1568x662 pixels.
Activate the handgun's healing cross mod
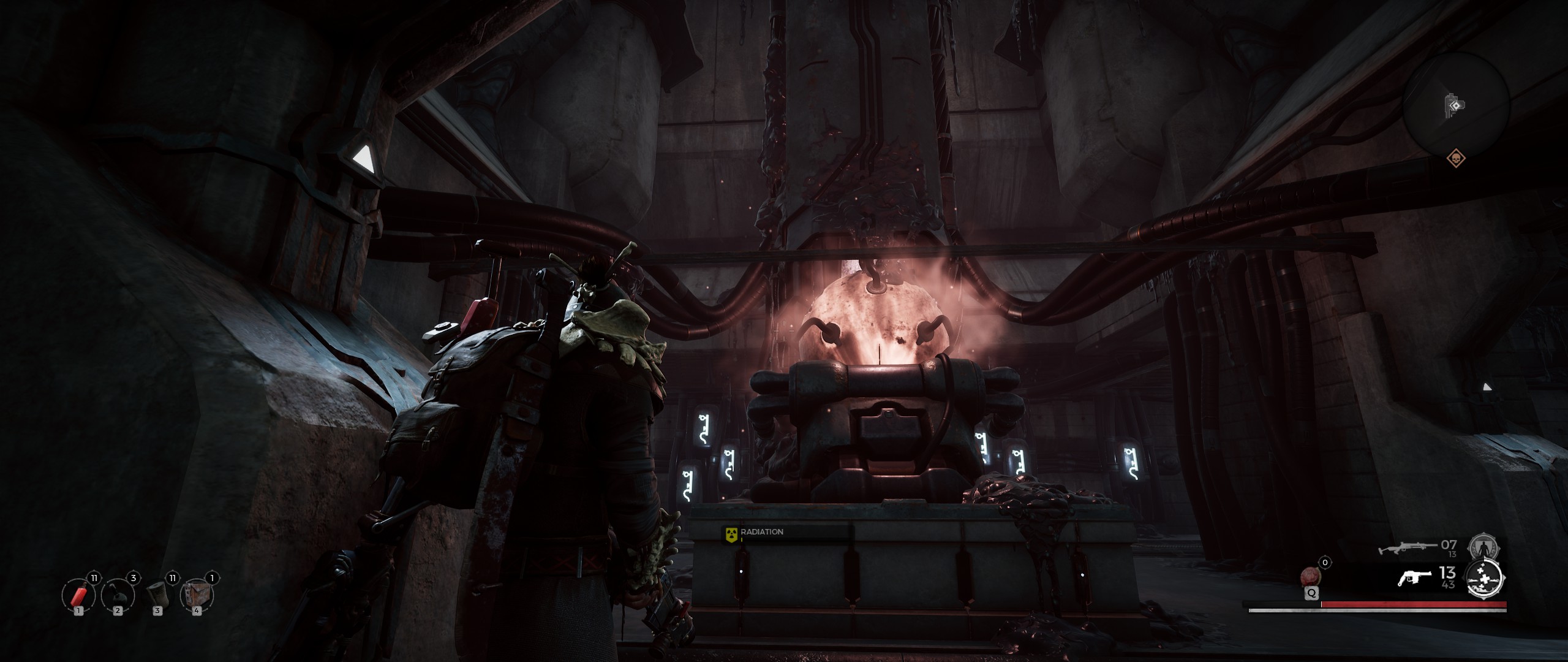(x=1485, y=579)
